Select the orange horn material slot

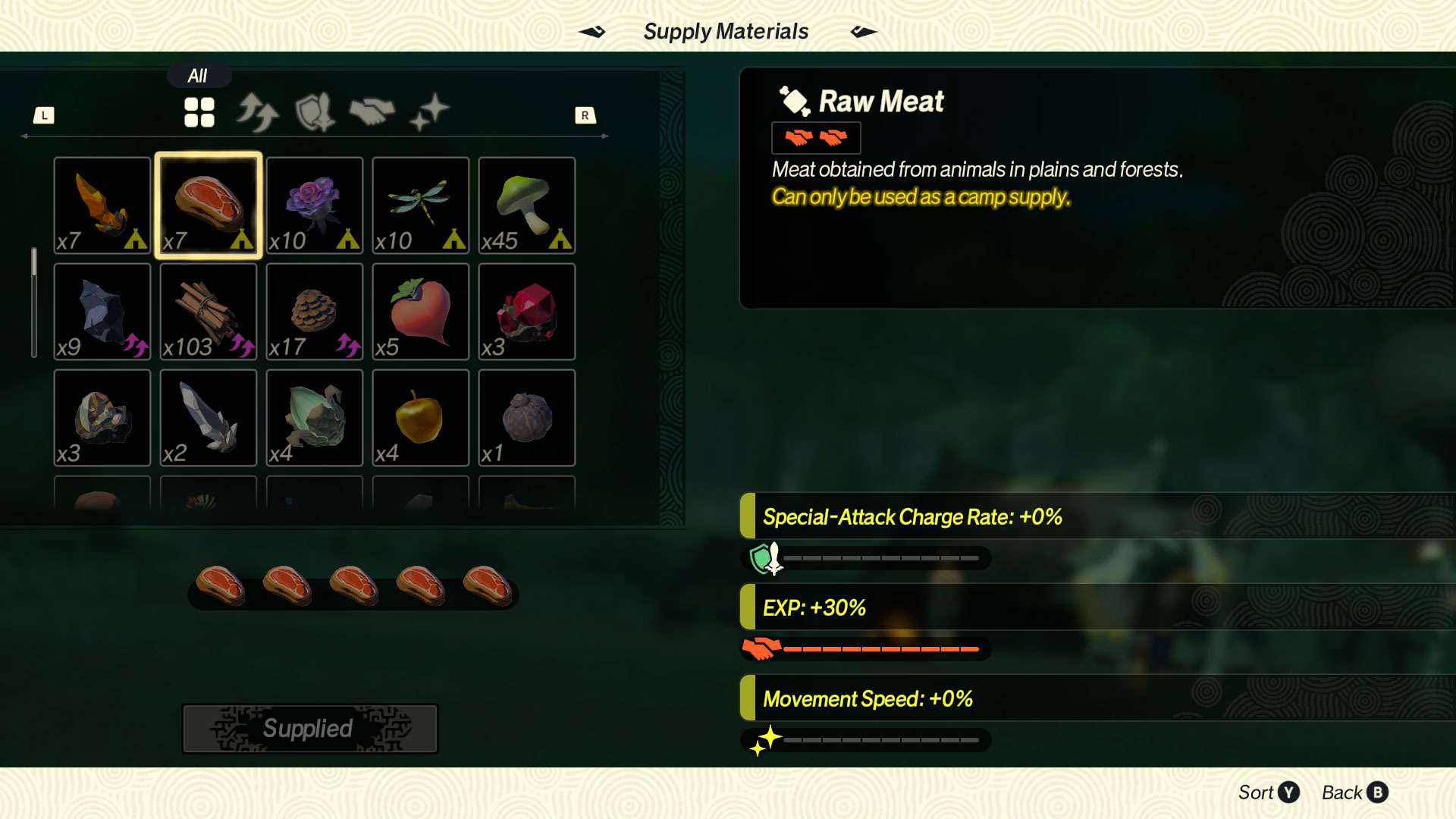(102, 206)
